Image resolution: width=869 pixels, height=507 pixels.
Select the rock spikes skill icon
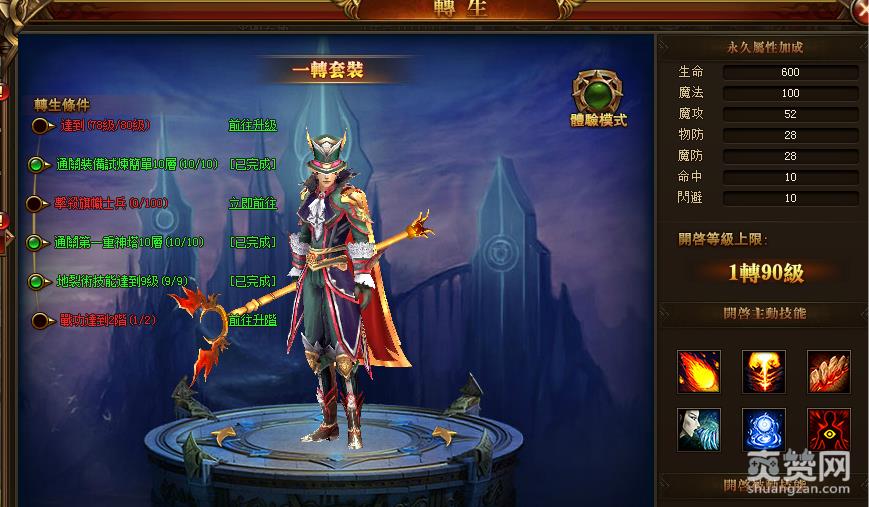[x=829, y=371]
